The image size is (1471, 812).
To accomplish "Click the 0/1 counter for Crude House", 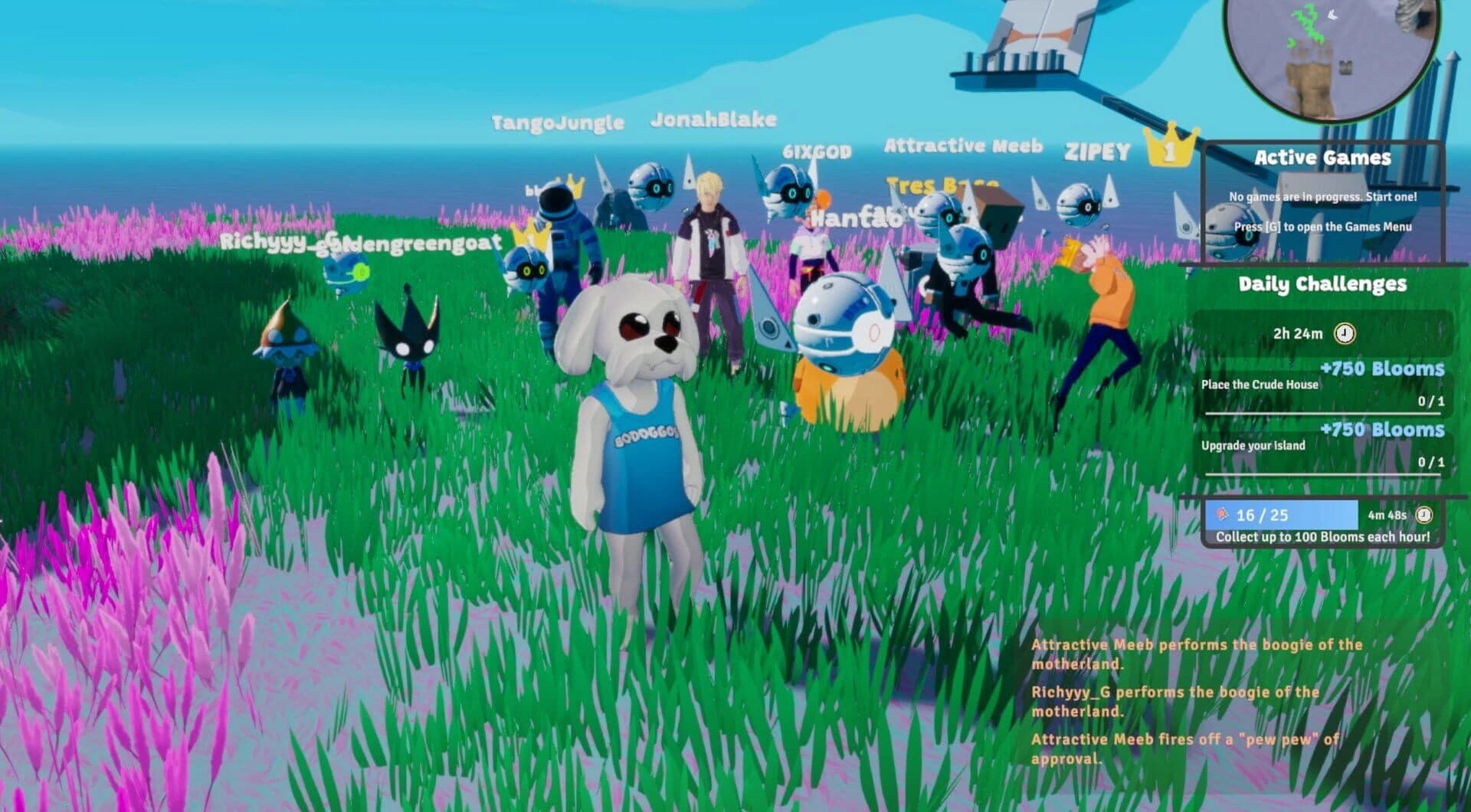I will (x=1430, y=400).
